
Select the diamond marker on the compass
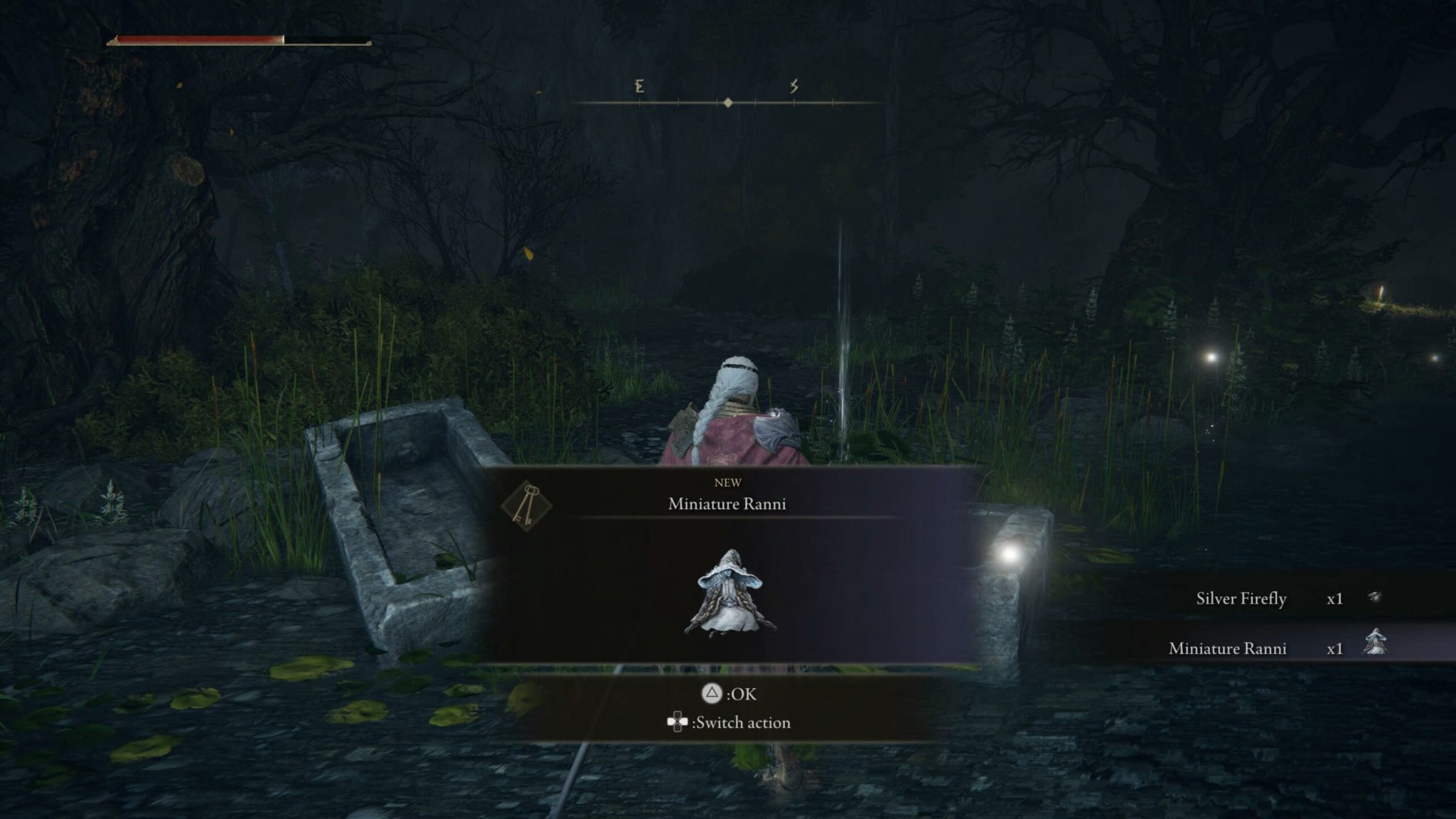727,104
